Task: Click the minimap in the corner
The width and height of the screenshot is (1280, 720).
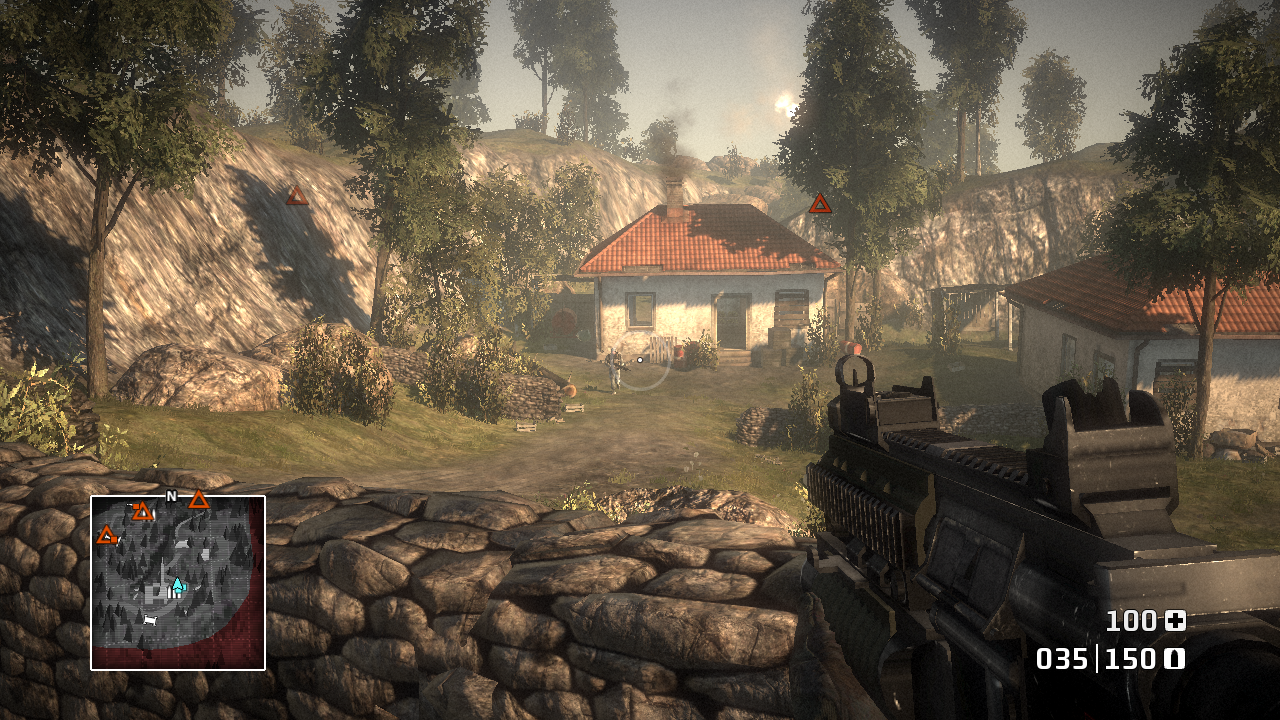Action: (178, 583)
